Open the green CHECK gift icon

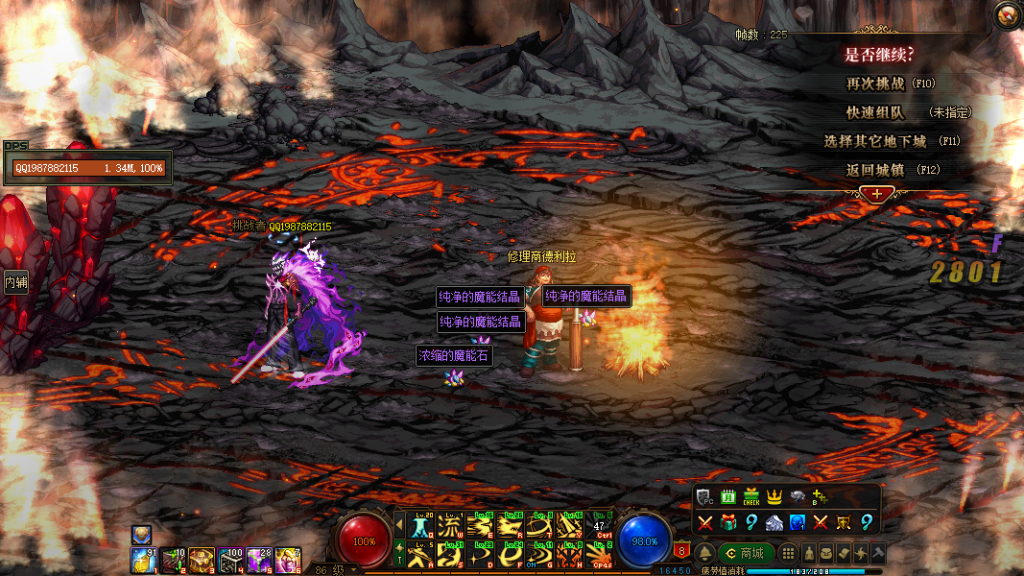[751, 497]
